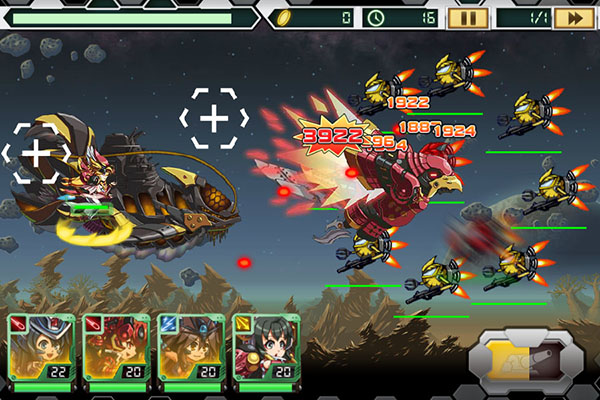This screenshot has width=600, height=400.
Task: Fire the main cannon gauge button
Action: pos(525,360)
